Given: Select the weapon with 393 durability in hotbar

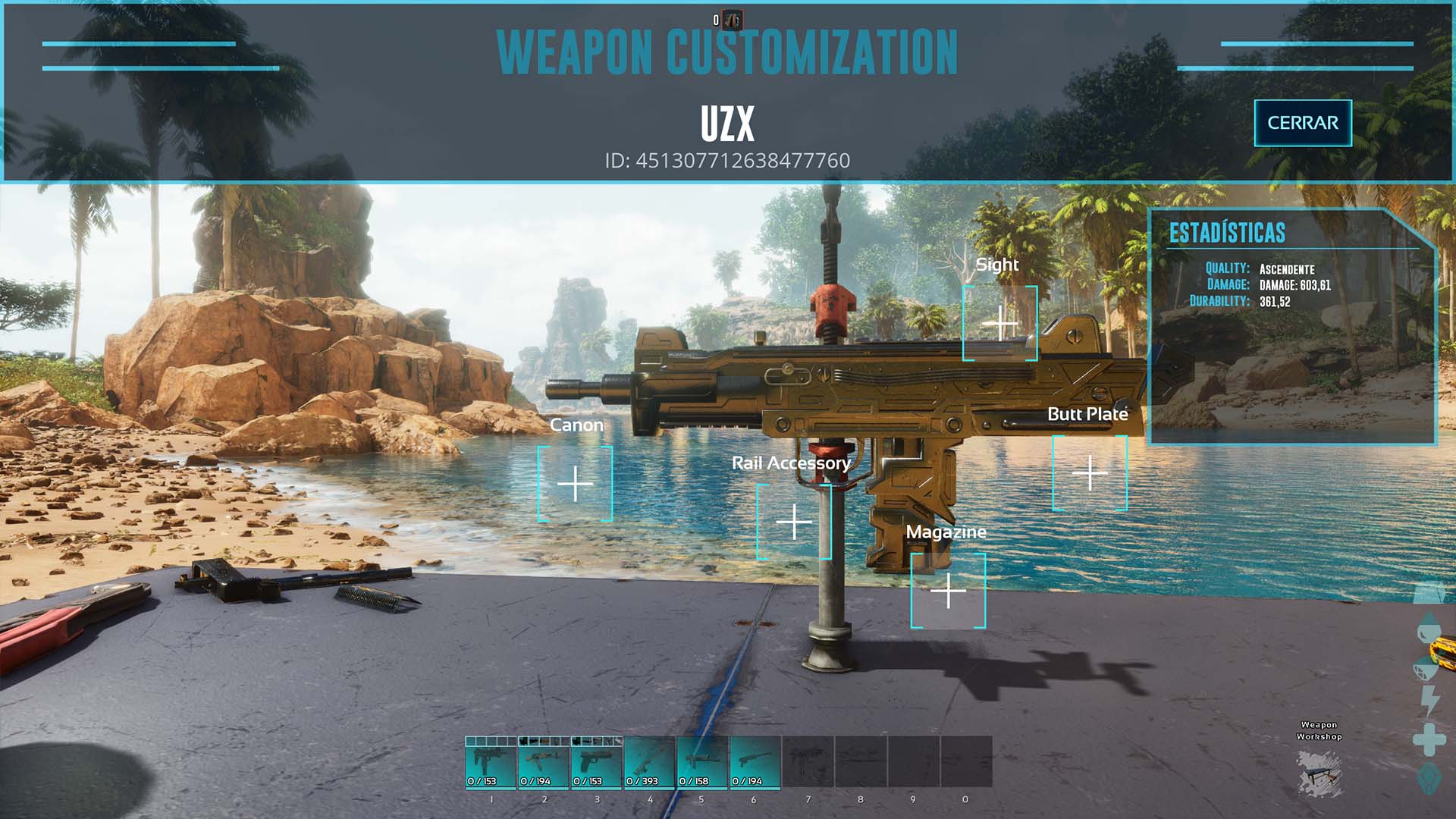Looking at the screenshot, I should 649,763.
